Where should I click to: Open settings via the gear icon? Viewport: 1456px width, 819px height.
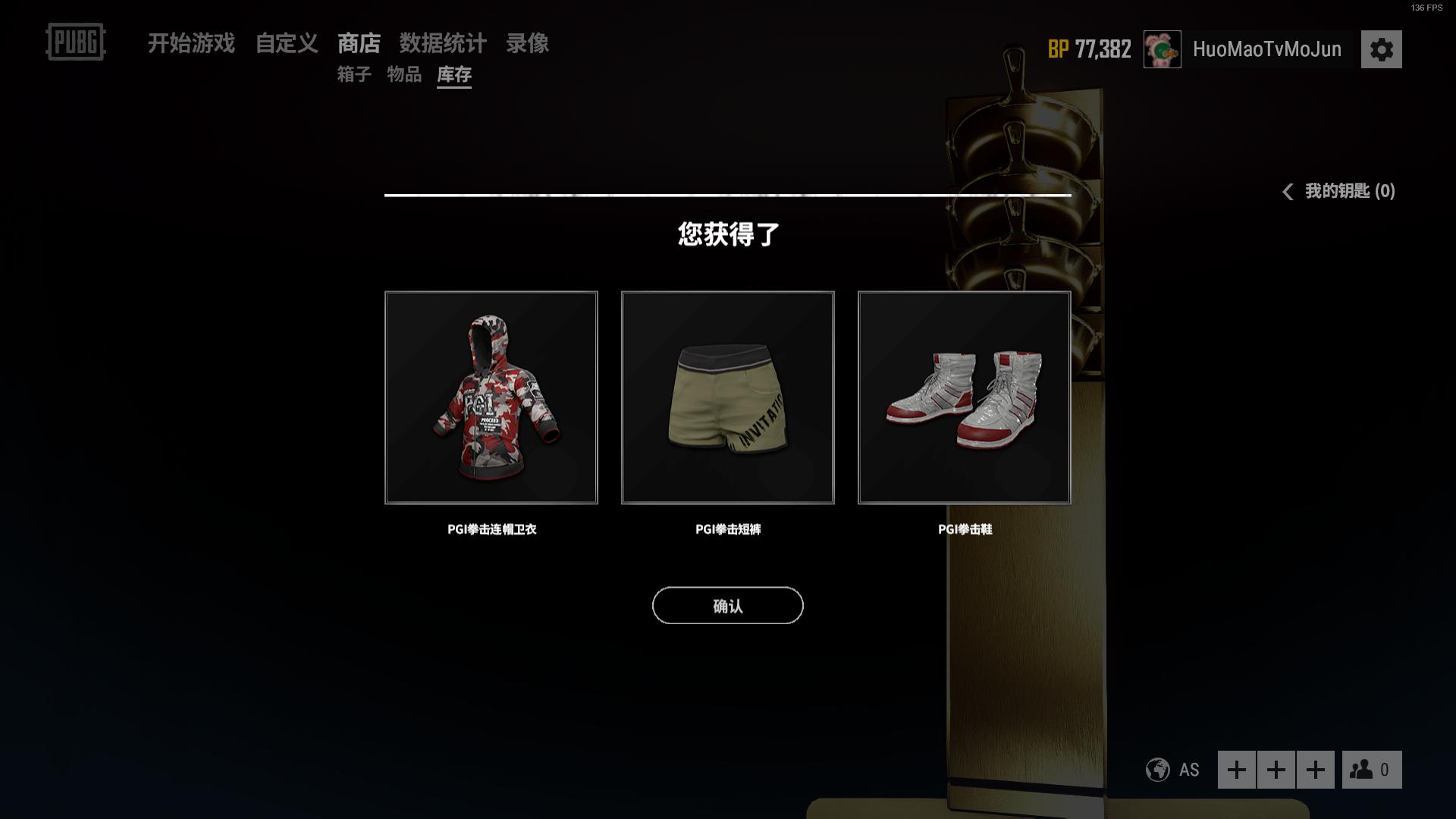(x=1382, y=49)
